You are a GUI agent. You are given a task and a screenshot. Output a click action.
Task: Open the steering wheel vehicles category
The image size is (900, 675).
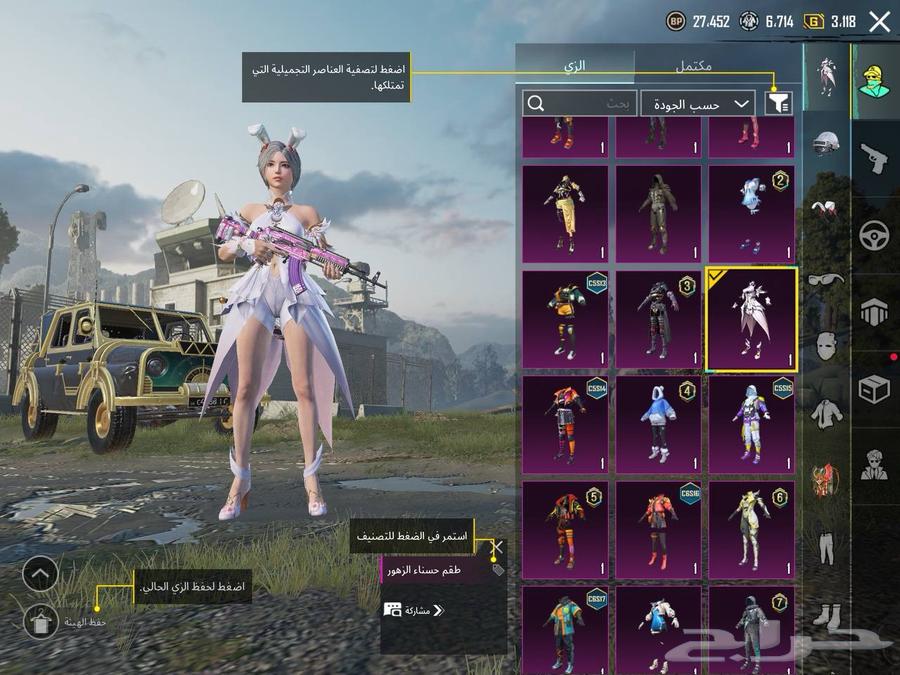874,236
